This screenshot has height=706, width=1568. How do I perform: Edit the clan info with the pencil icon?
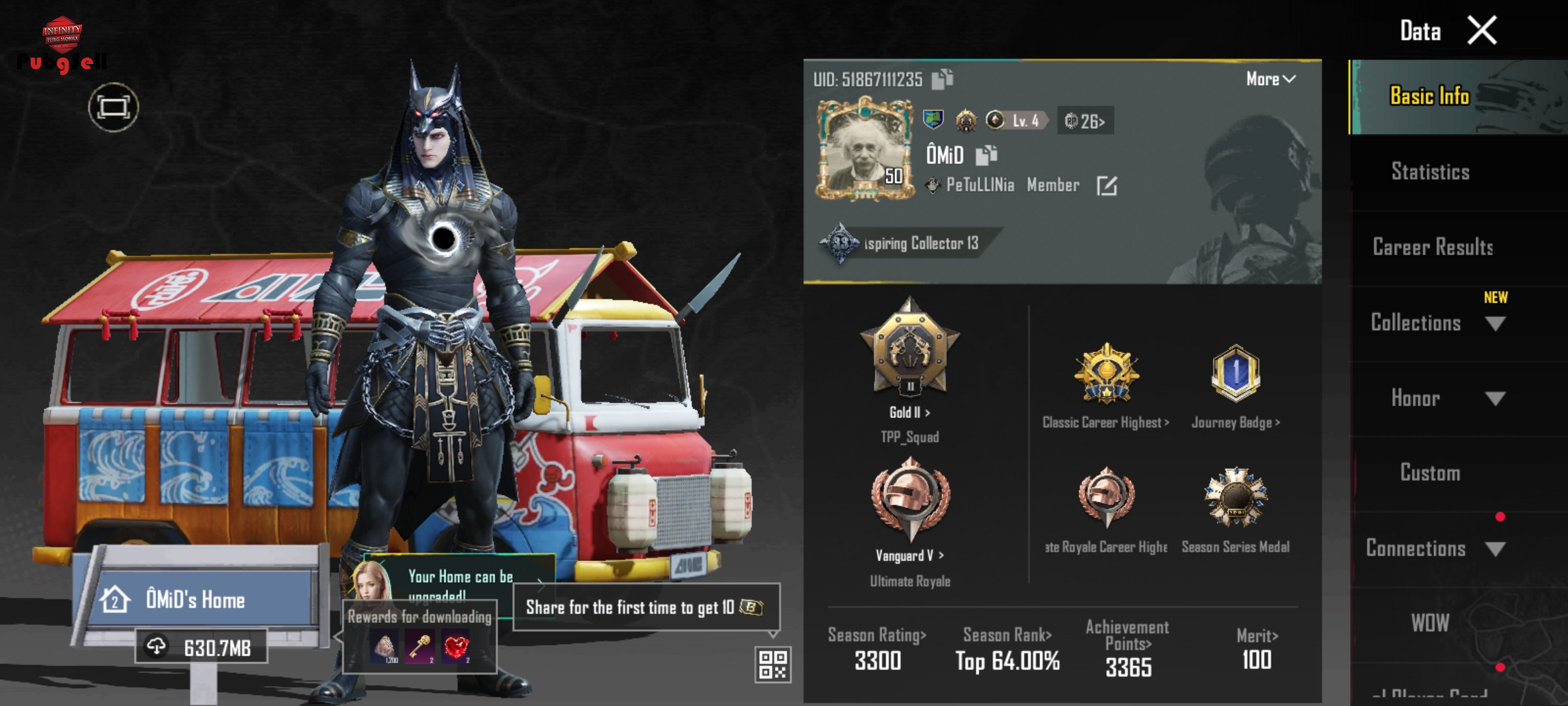tap(1106, 186)
